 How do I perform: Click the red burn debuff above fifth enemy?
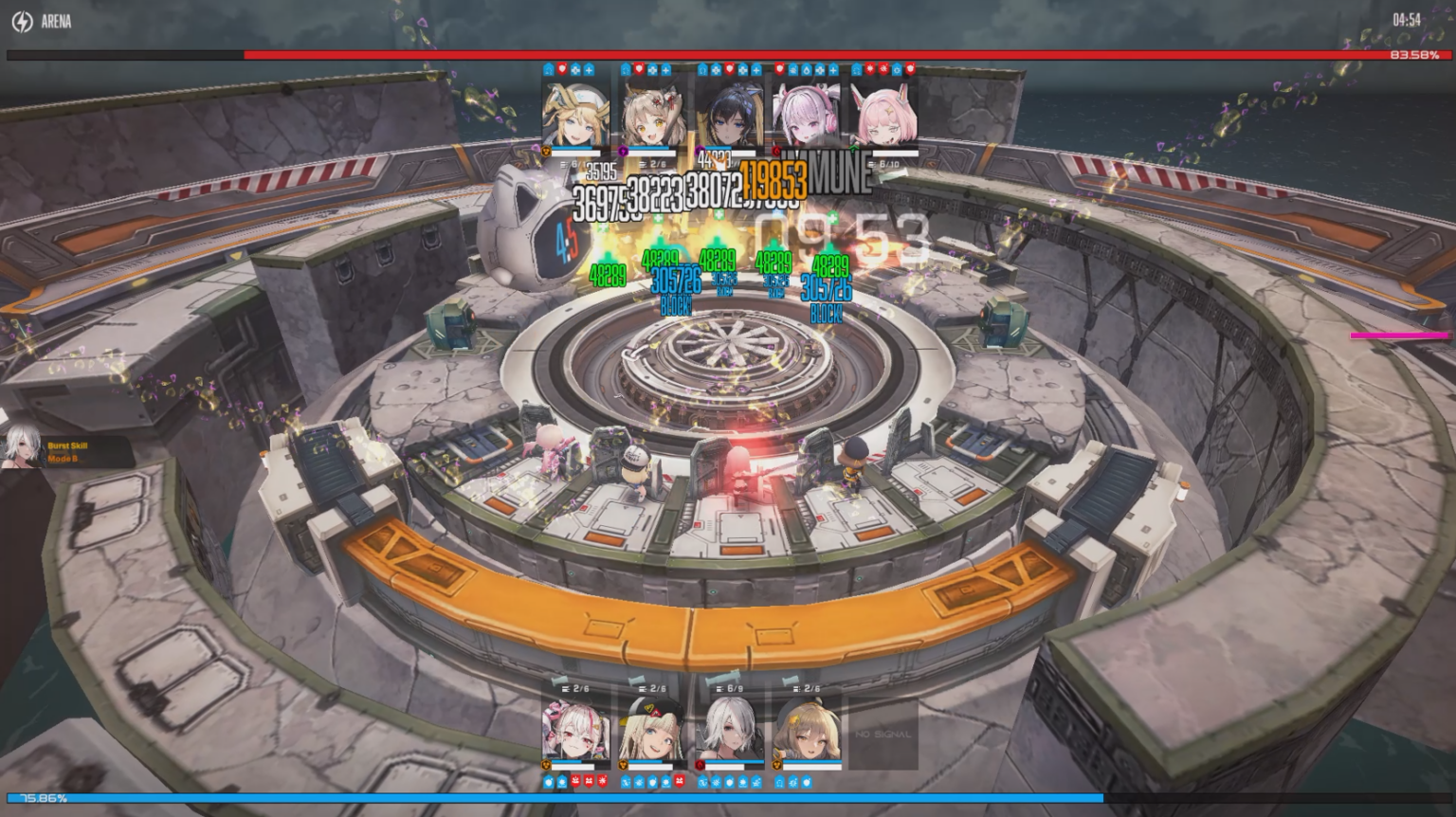(x=871, y=69)
